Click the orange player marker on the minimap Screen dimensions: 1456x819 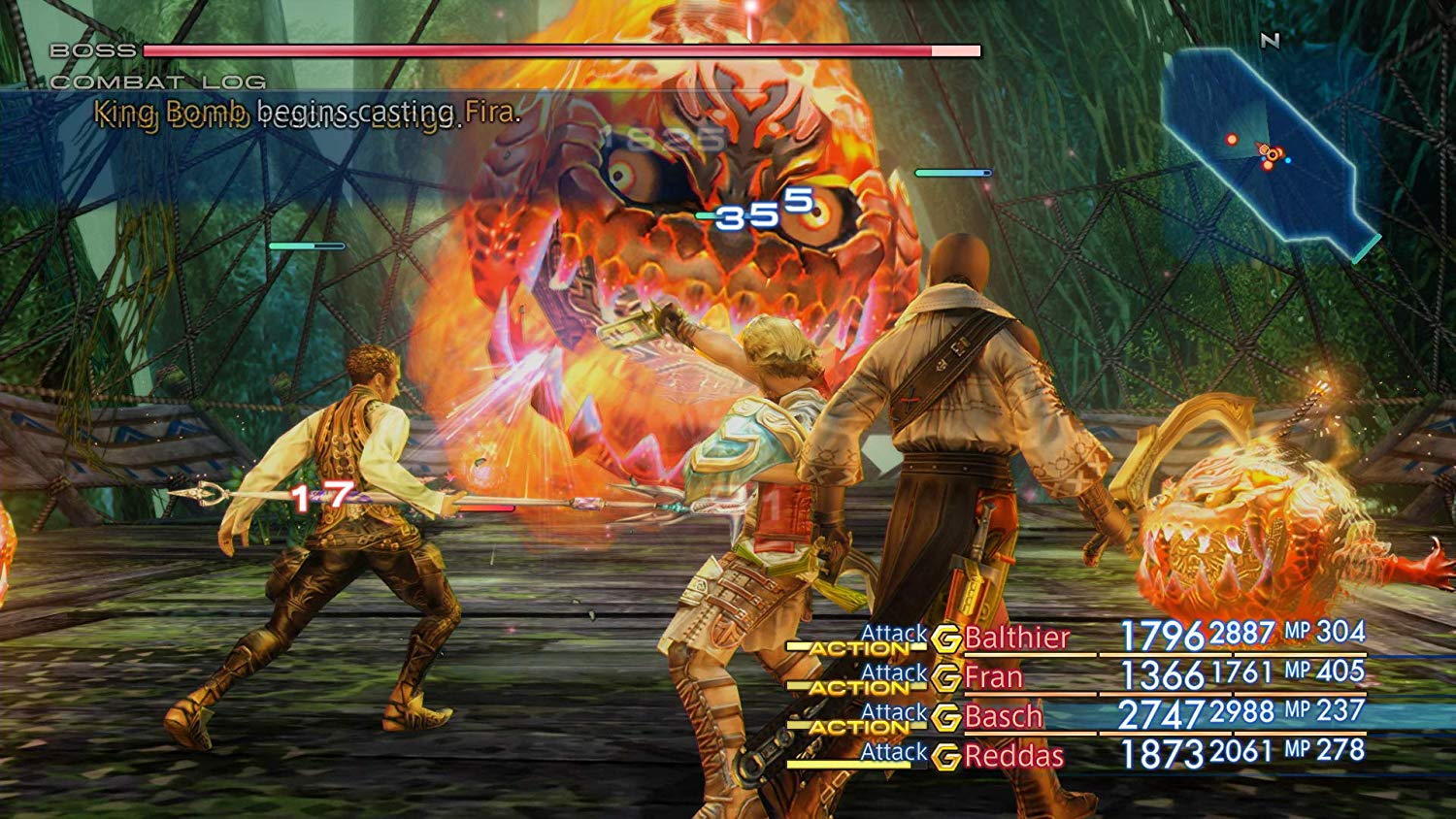(x=1265, y=149)
